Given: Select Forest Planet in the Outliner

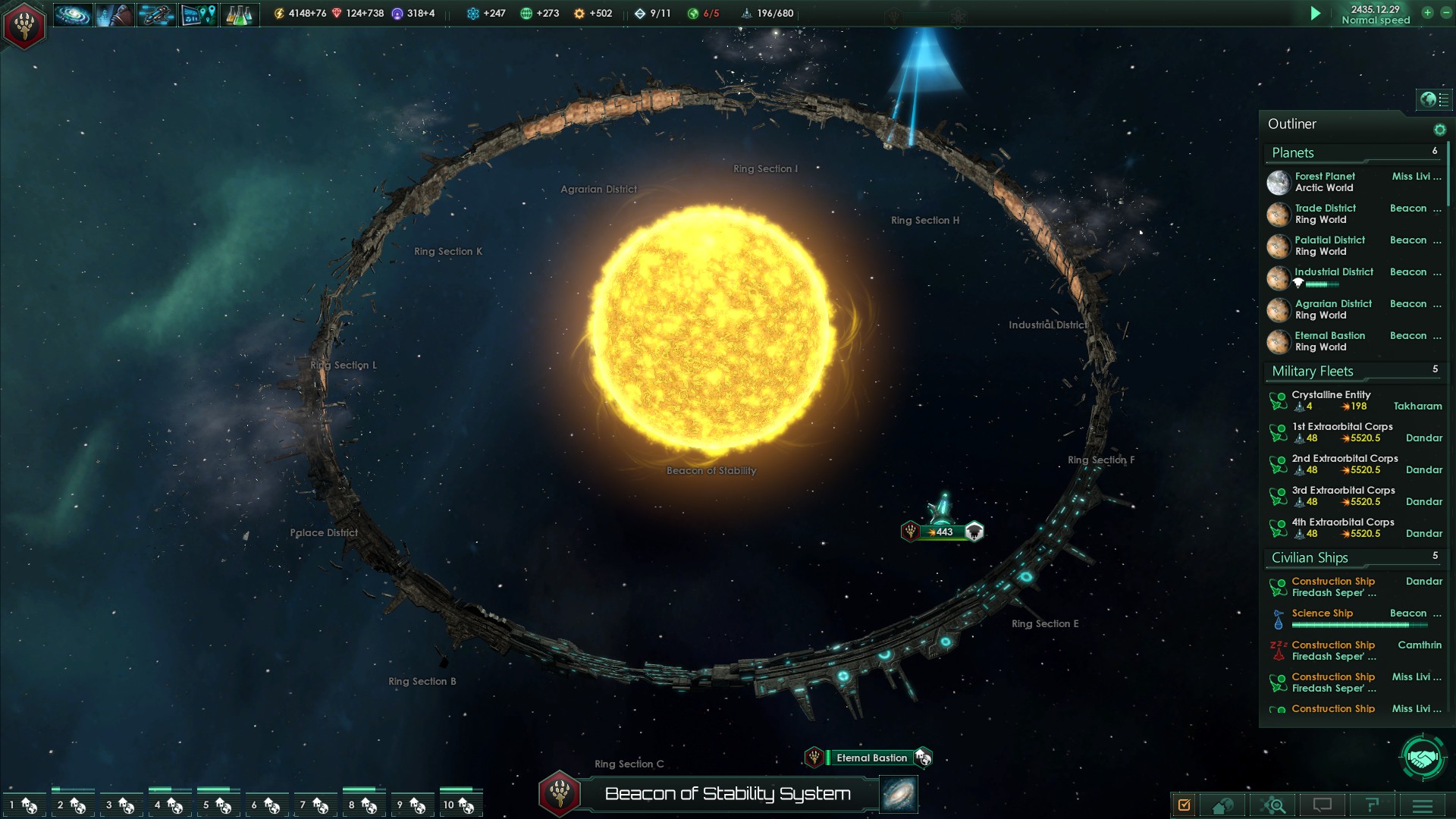Looking at the screenshot, I should [1324, 182].
